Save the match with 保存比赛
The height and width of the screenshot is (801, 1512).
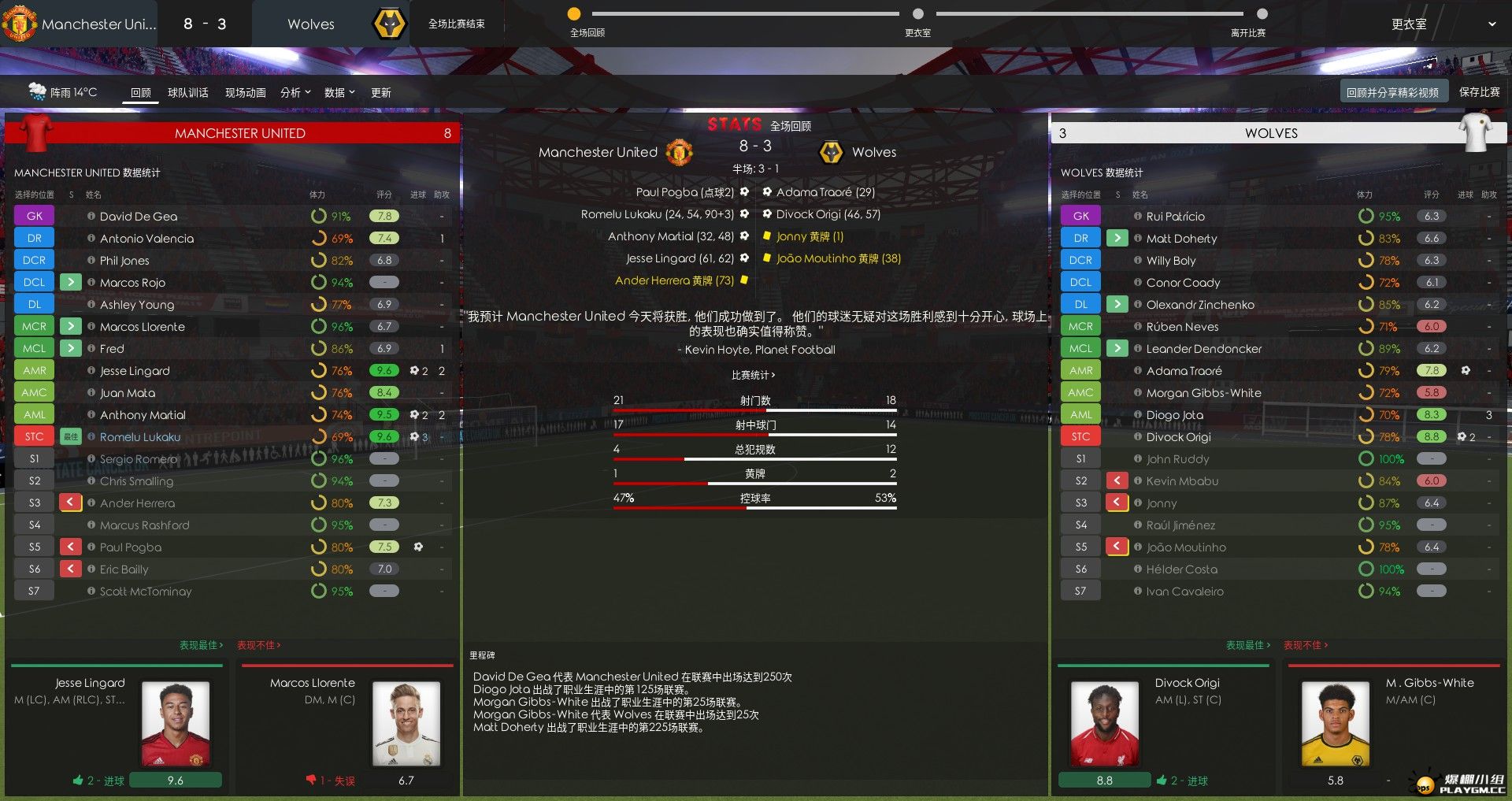(x=1479, y=92)
